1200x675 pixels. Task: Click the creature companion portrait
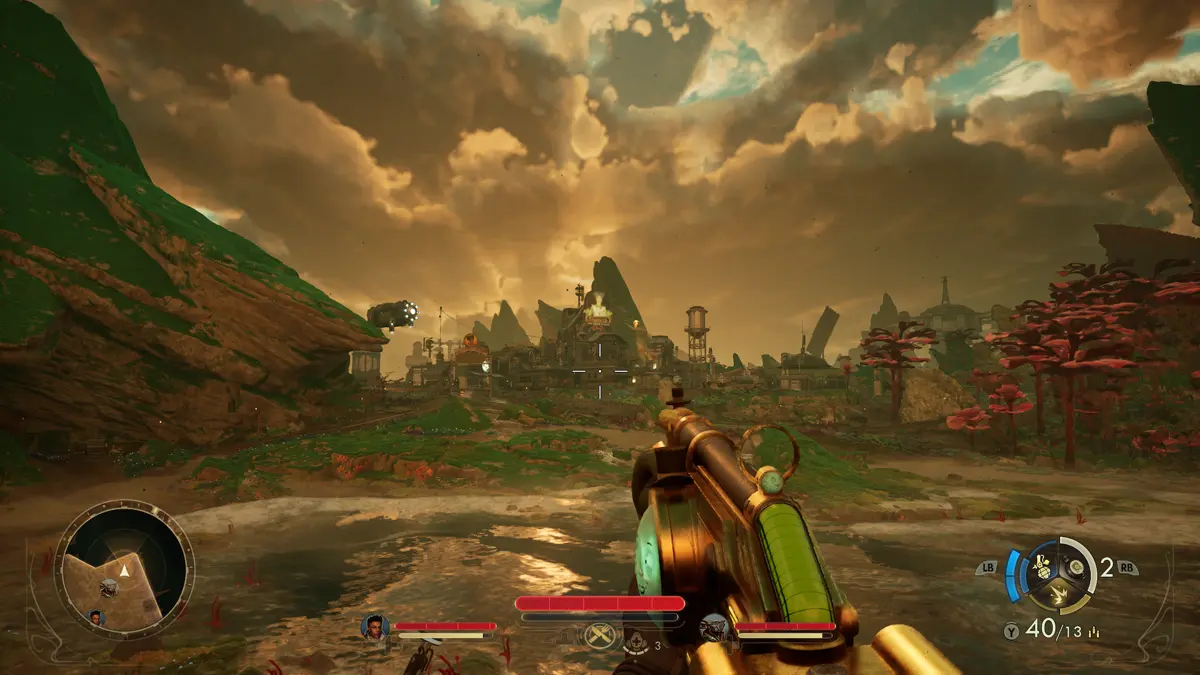coord(714,627)
